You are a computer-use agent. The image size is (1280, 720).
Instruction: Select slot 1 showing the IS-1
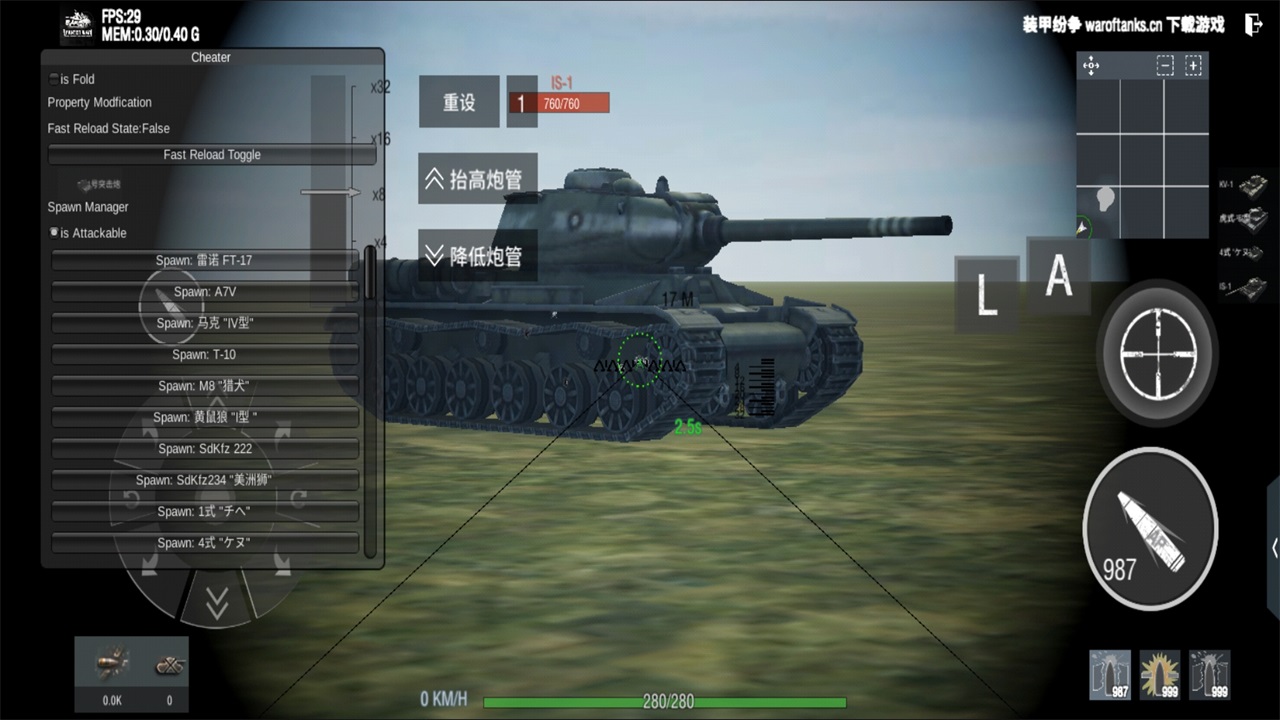521,101
